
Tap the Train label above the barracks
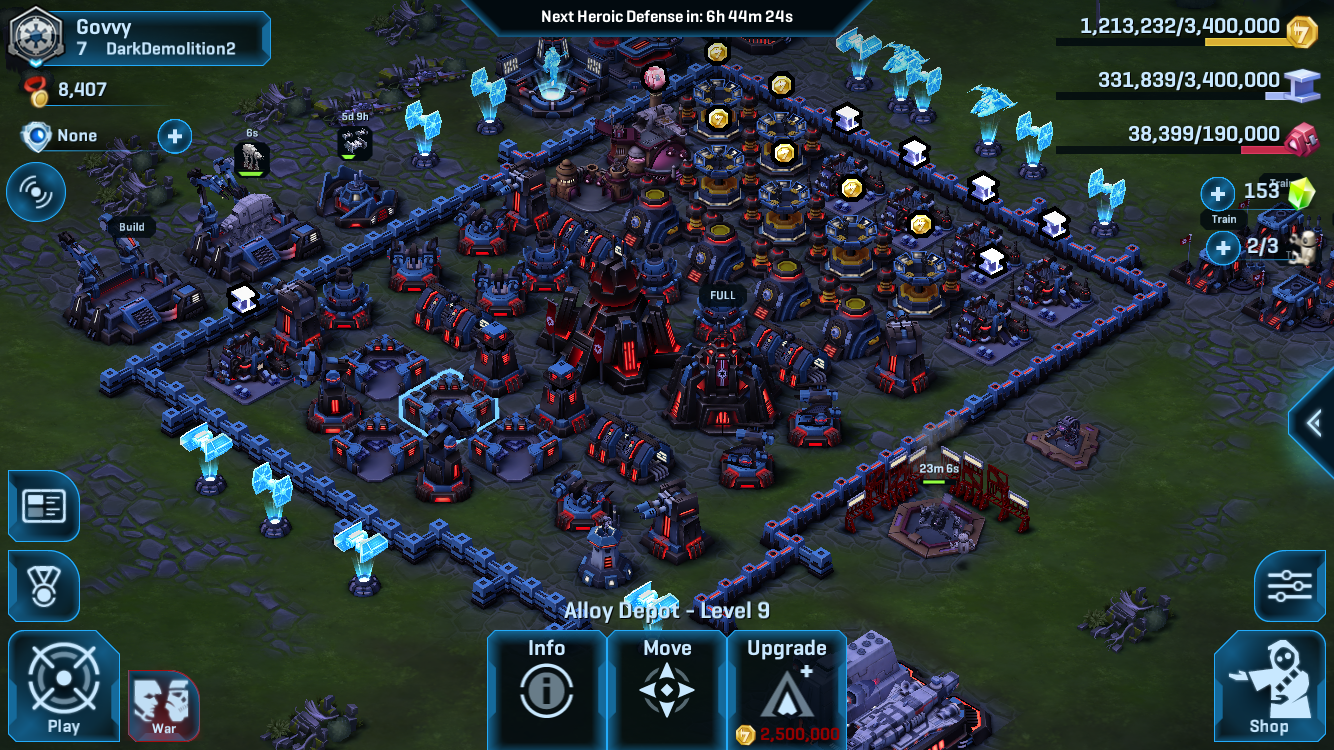1224,219
